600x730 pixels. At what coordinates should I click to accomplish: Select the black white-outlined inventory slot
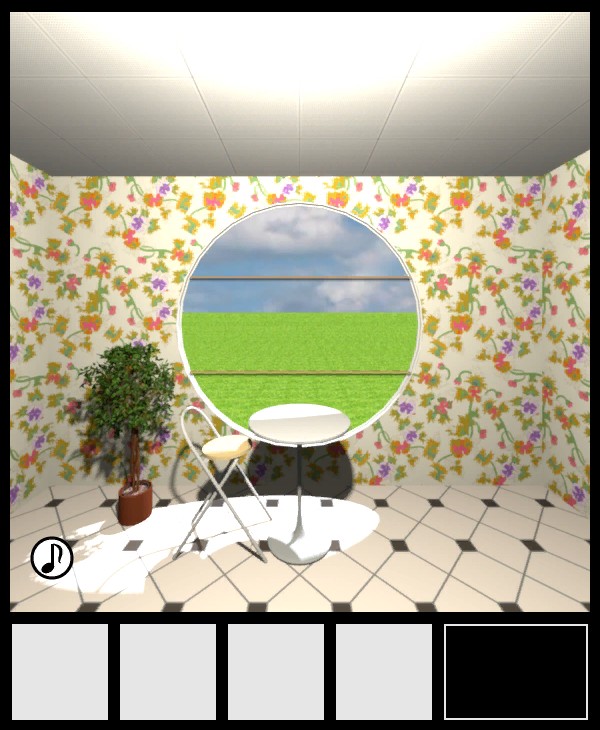tap(516, 672)
